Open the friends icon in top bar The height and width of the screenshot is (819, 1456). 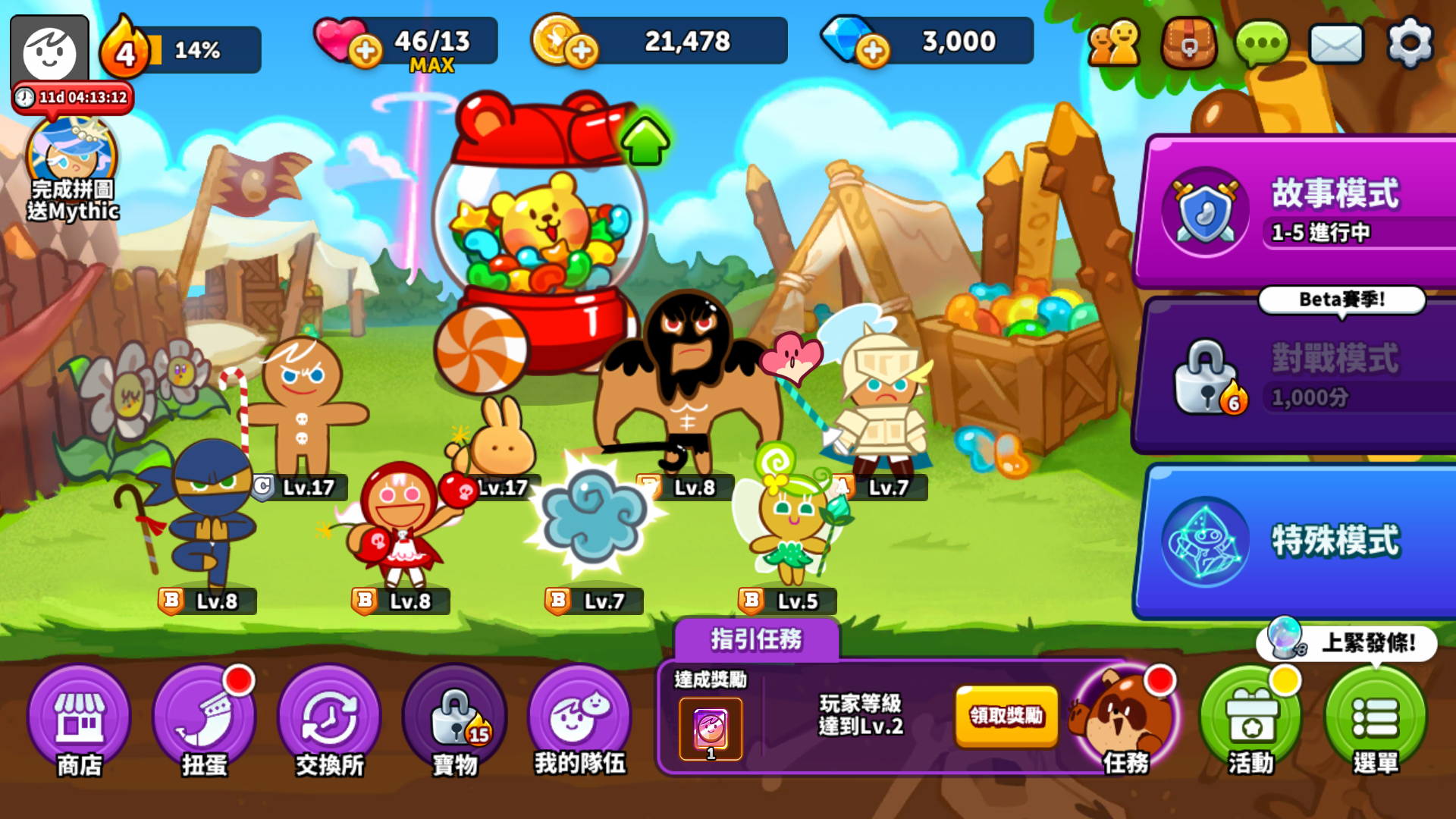(1113, 43)
